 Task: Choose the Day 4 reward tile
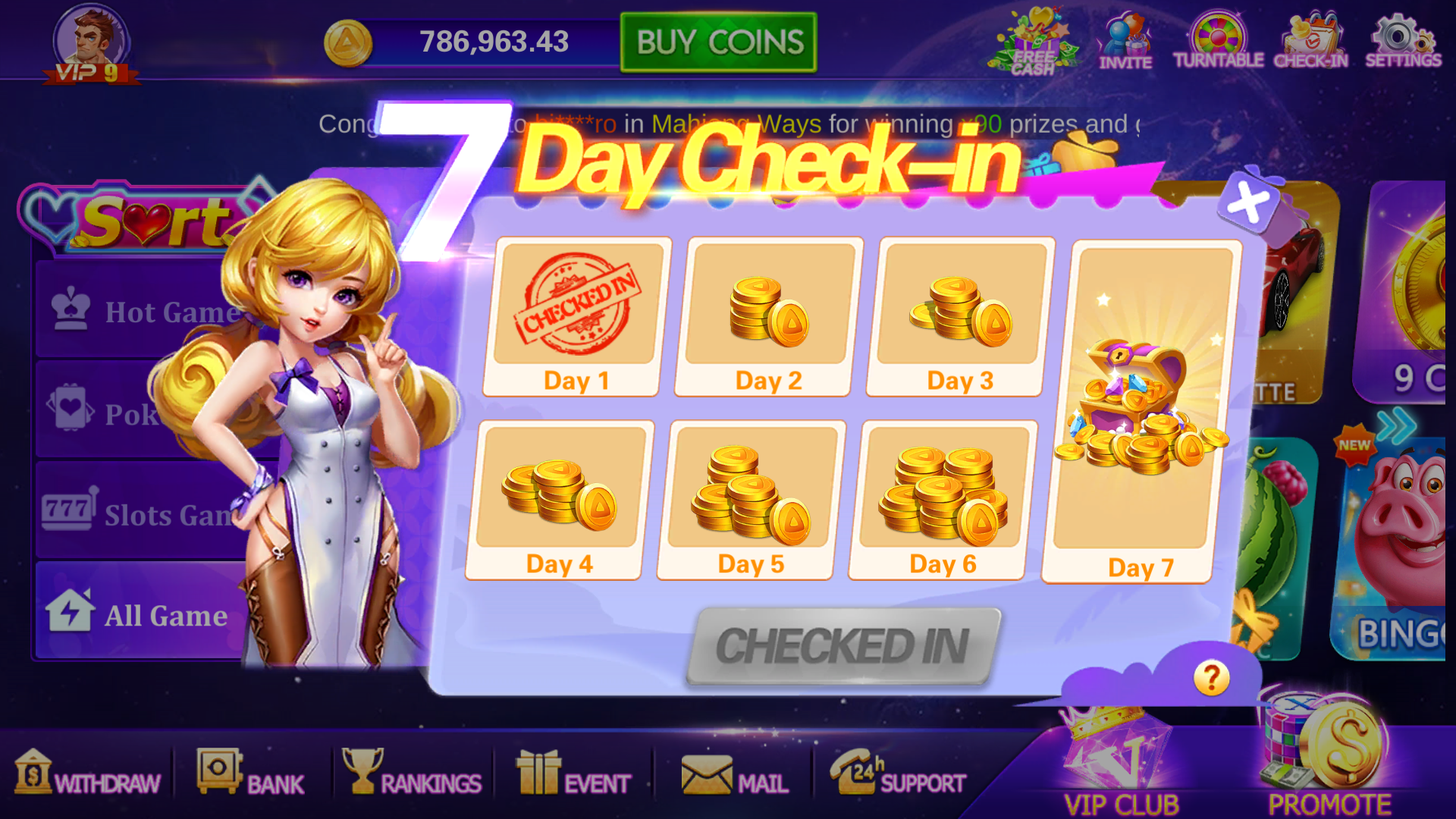[x=560, y=500]
